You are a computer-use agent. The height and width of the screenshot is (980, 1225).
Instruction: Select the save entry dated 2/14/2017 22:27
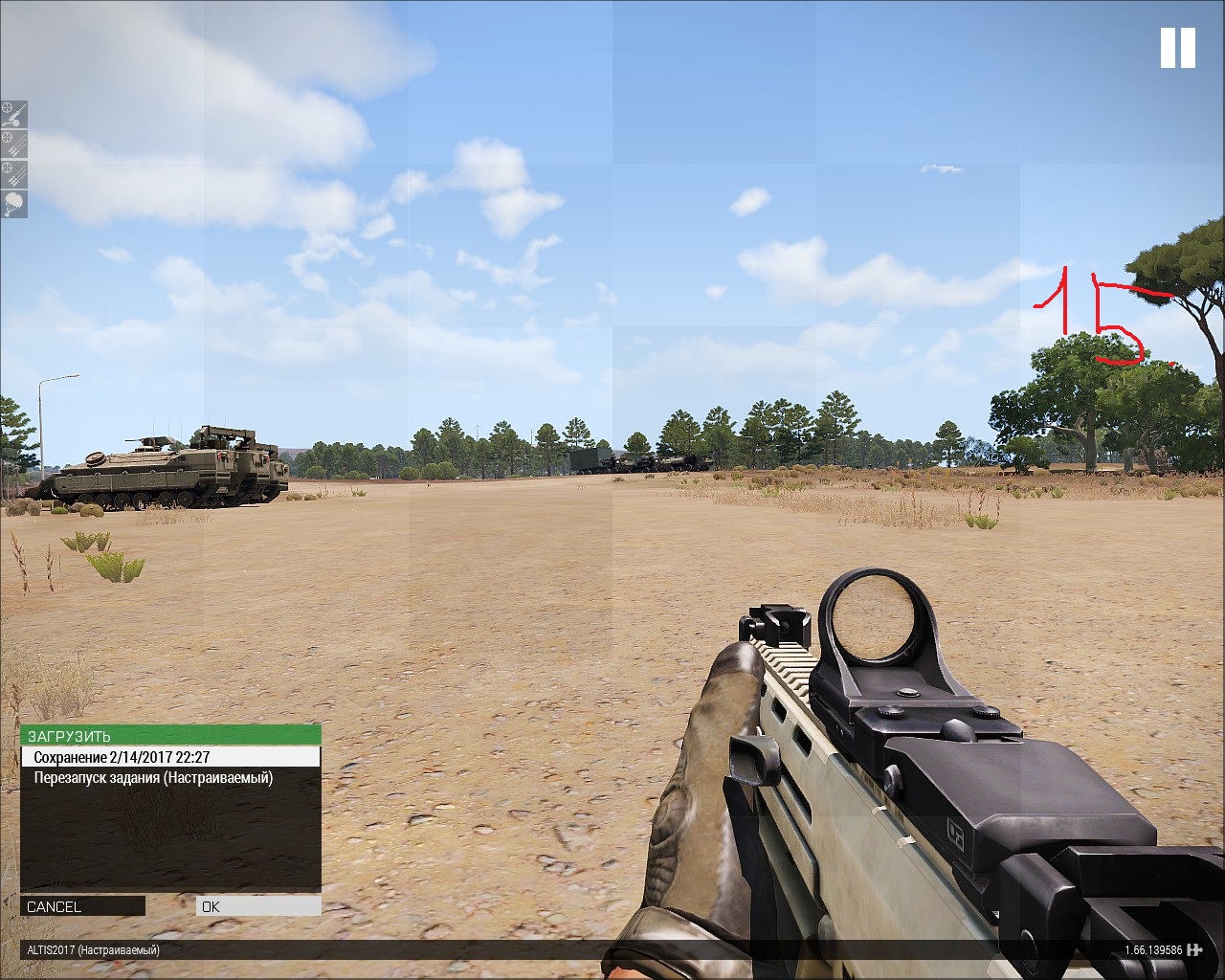[170, 757]
